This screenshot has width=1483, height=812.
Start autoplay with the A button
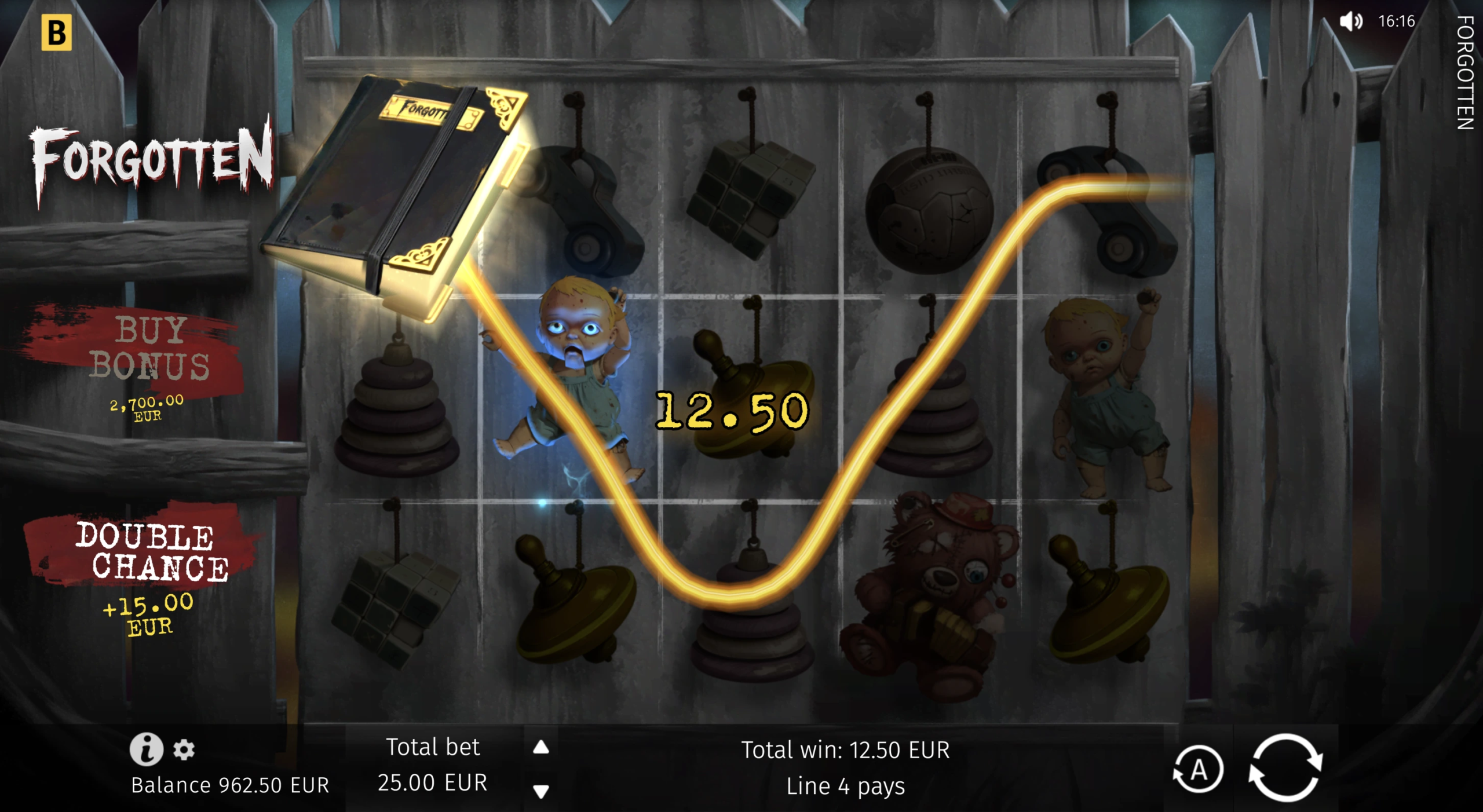click(1198, 770)
